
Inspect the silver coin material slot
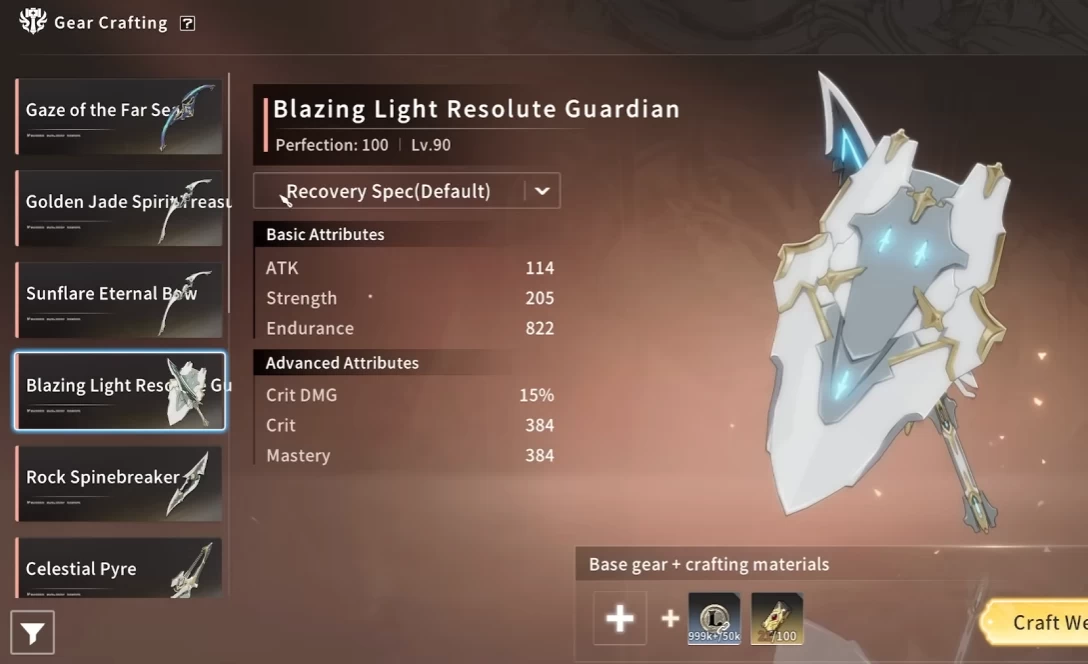pos(714,618)
